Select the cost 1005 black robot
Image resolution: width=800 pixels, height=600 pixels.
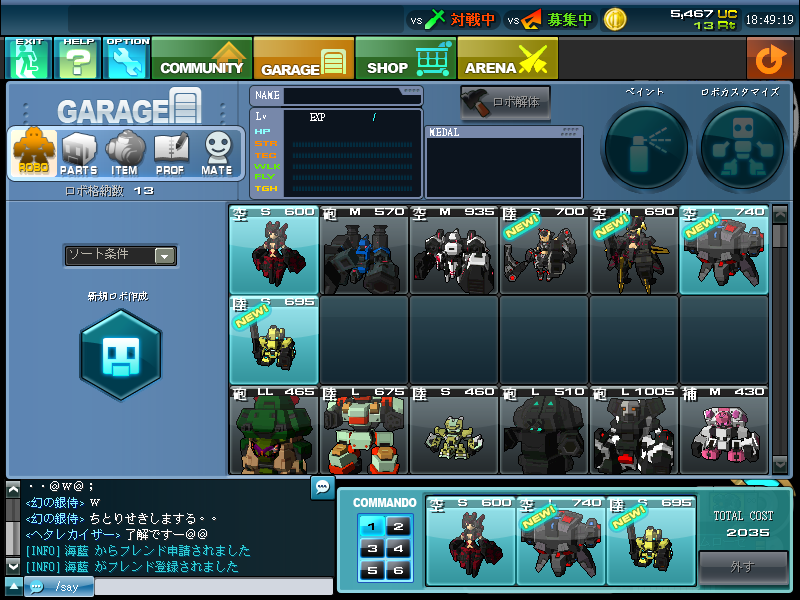point(634,432)
